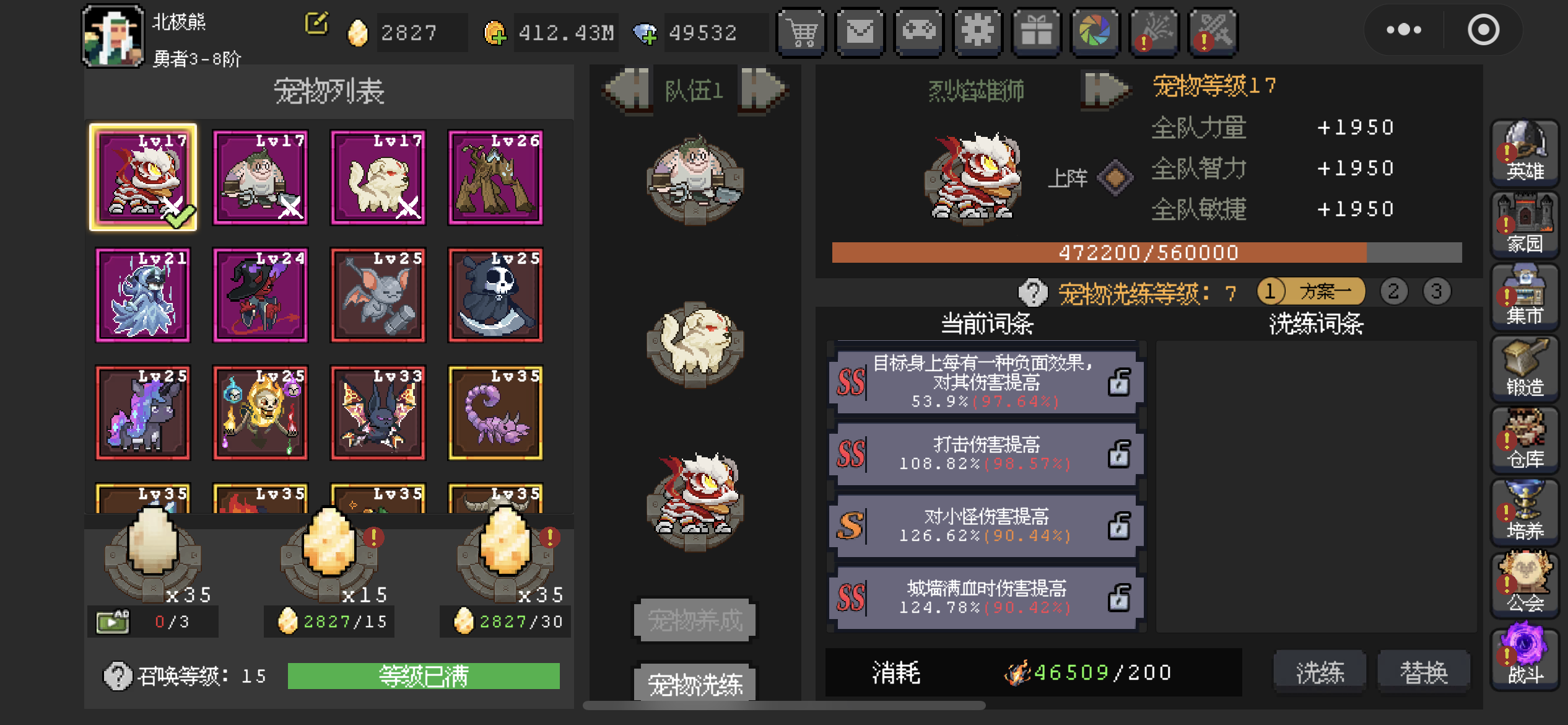Viewport: 1568px width, 725px height.
Task: Switch to reroll plan 2 tab
Action: [x=1394, y=291]
